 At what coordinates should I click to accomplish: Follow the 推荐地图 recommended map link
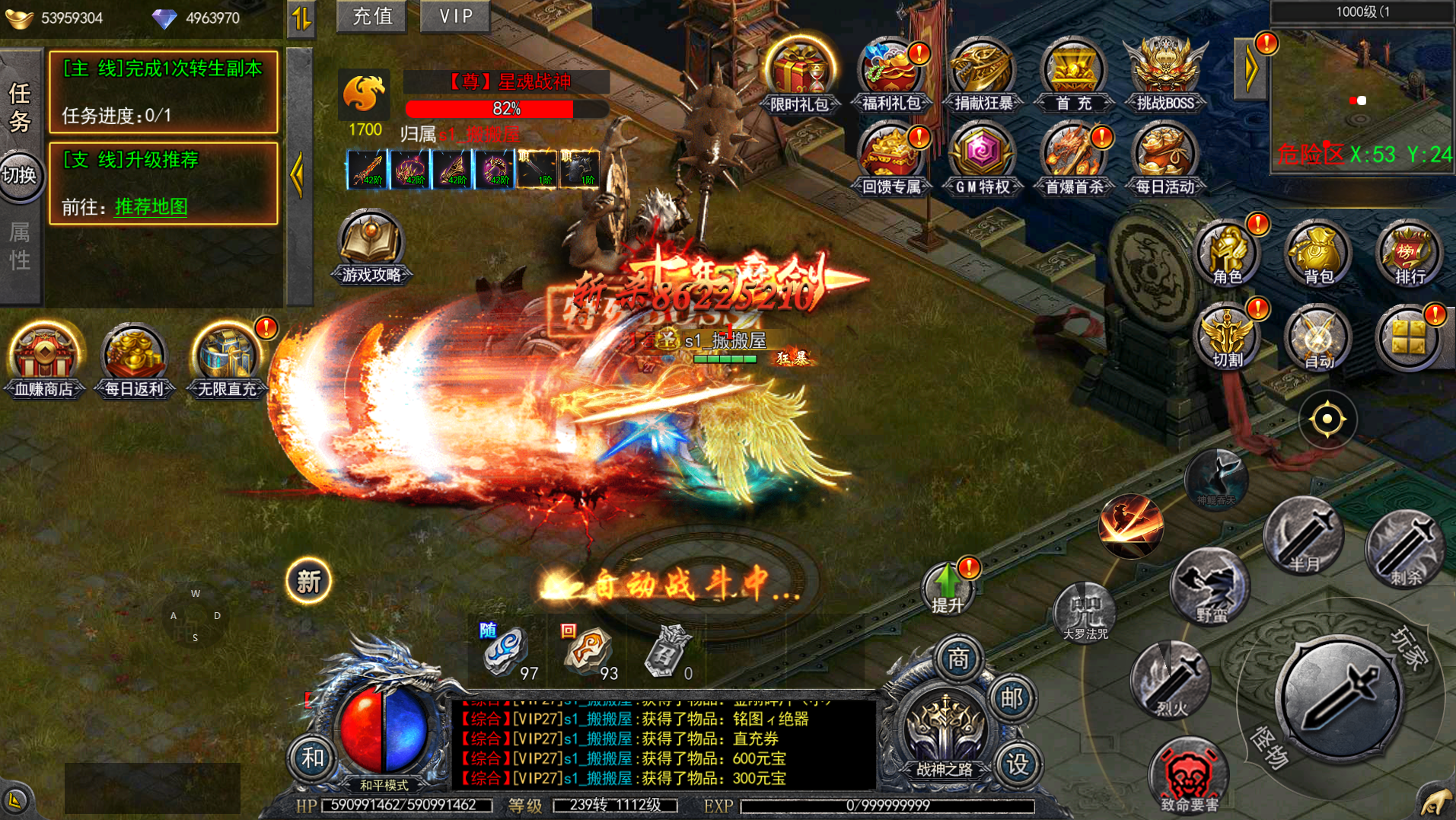(151, 206)
